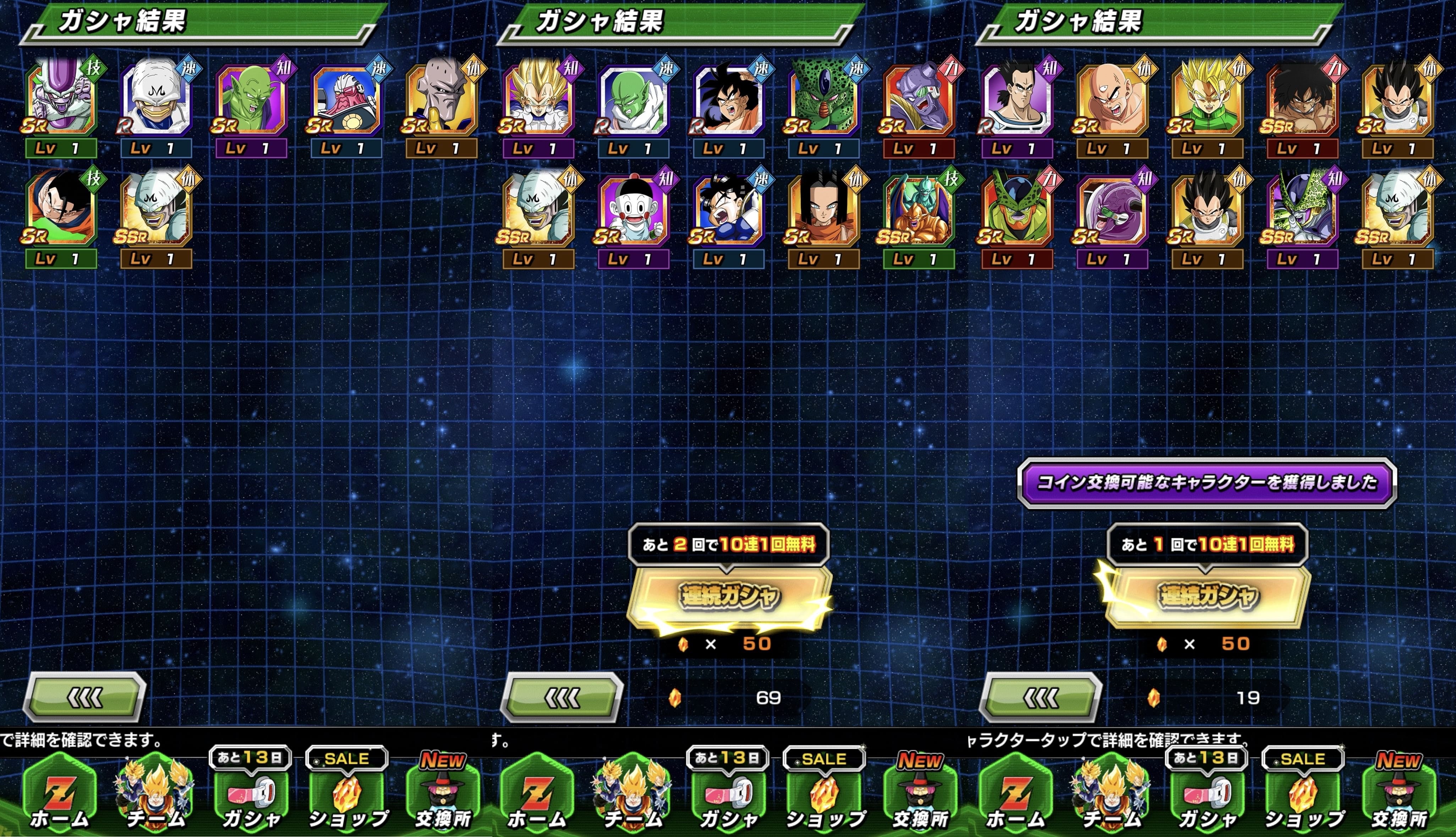This screenshot has width=1456, height=837.
Task: View the SSR winged green dragon card
Action: tap(919, 209)
